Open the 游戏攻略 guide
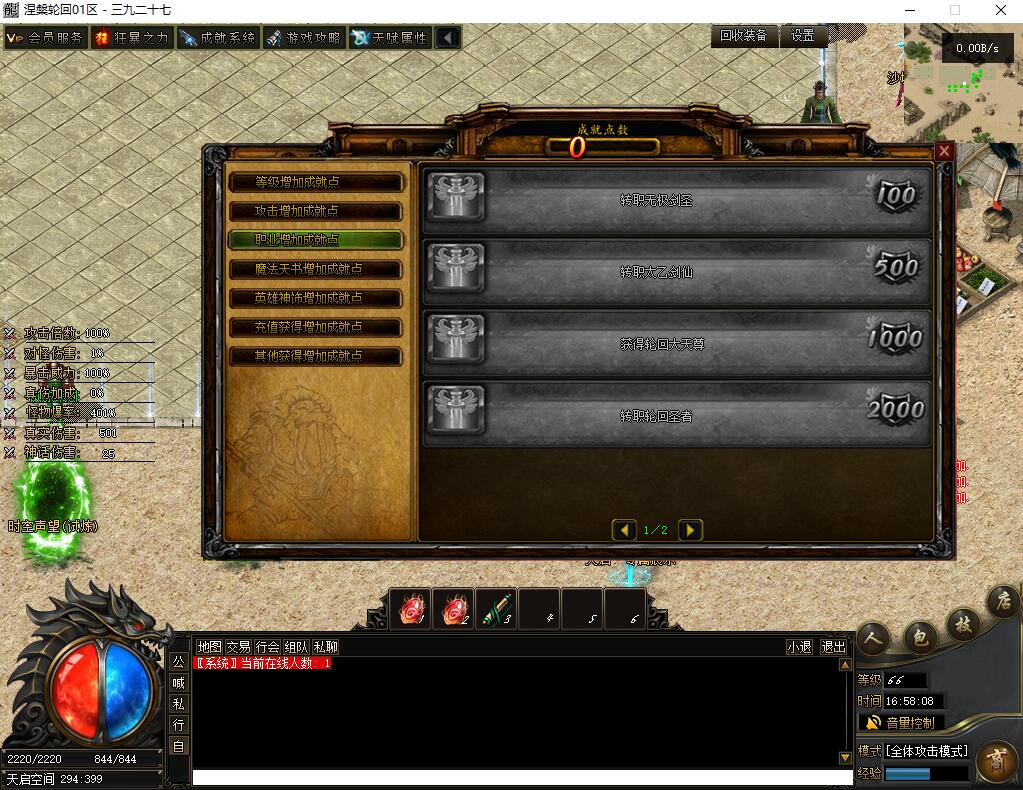The height and width of the screenshot is (790, 1023). pyautogui.click(x=303, y=38)
